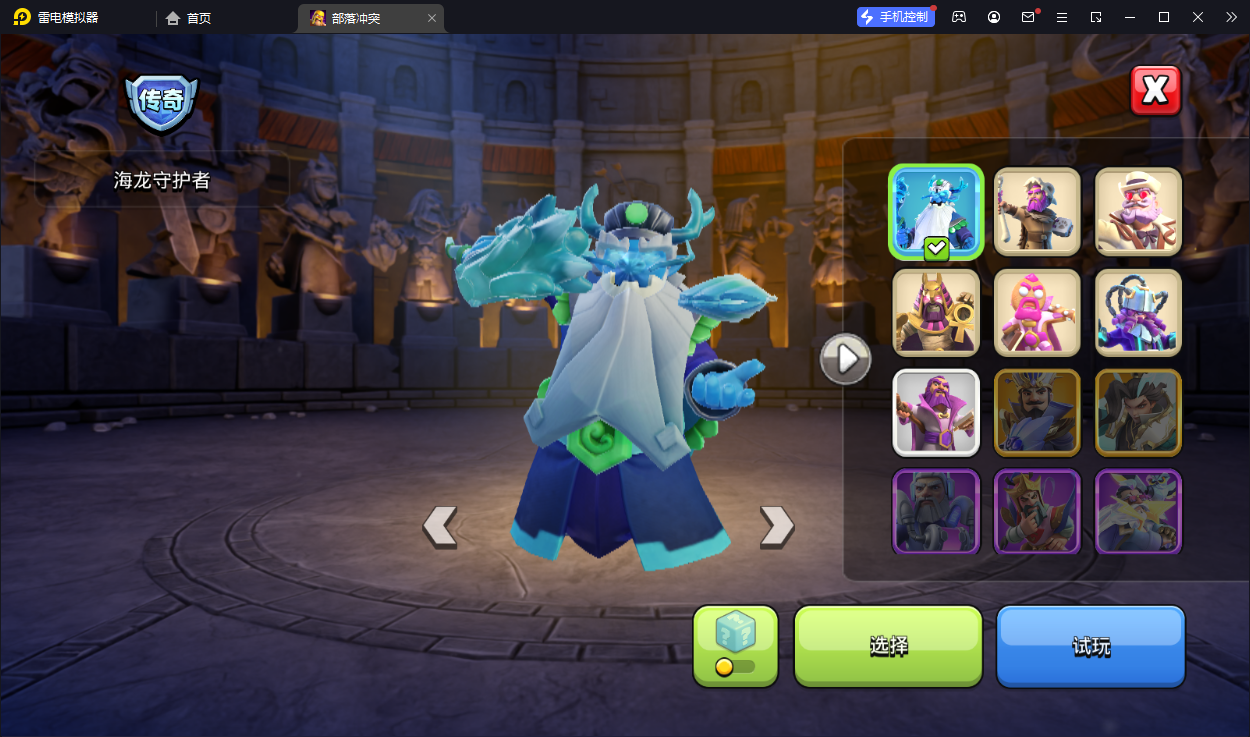Pick the silver-helmet warden with purple beard
Screen dimensions: 1250x737
pos(1138,312)
